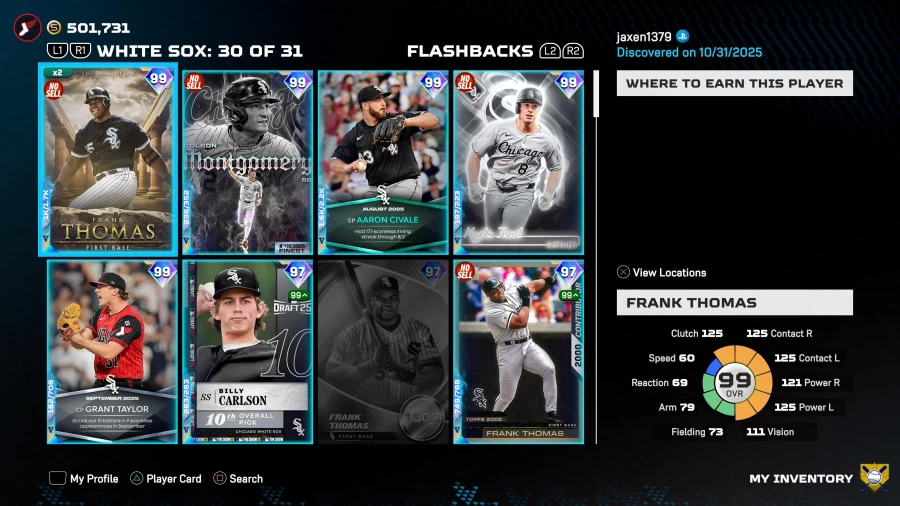Open Where To Earn This Player
Image resolution: width=900 pixels, height=506 pixels.
click(x=734, y=84)
